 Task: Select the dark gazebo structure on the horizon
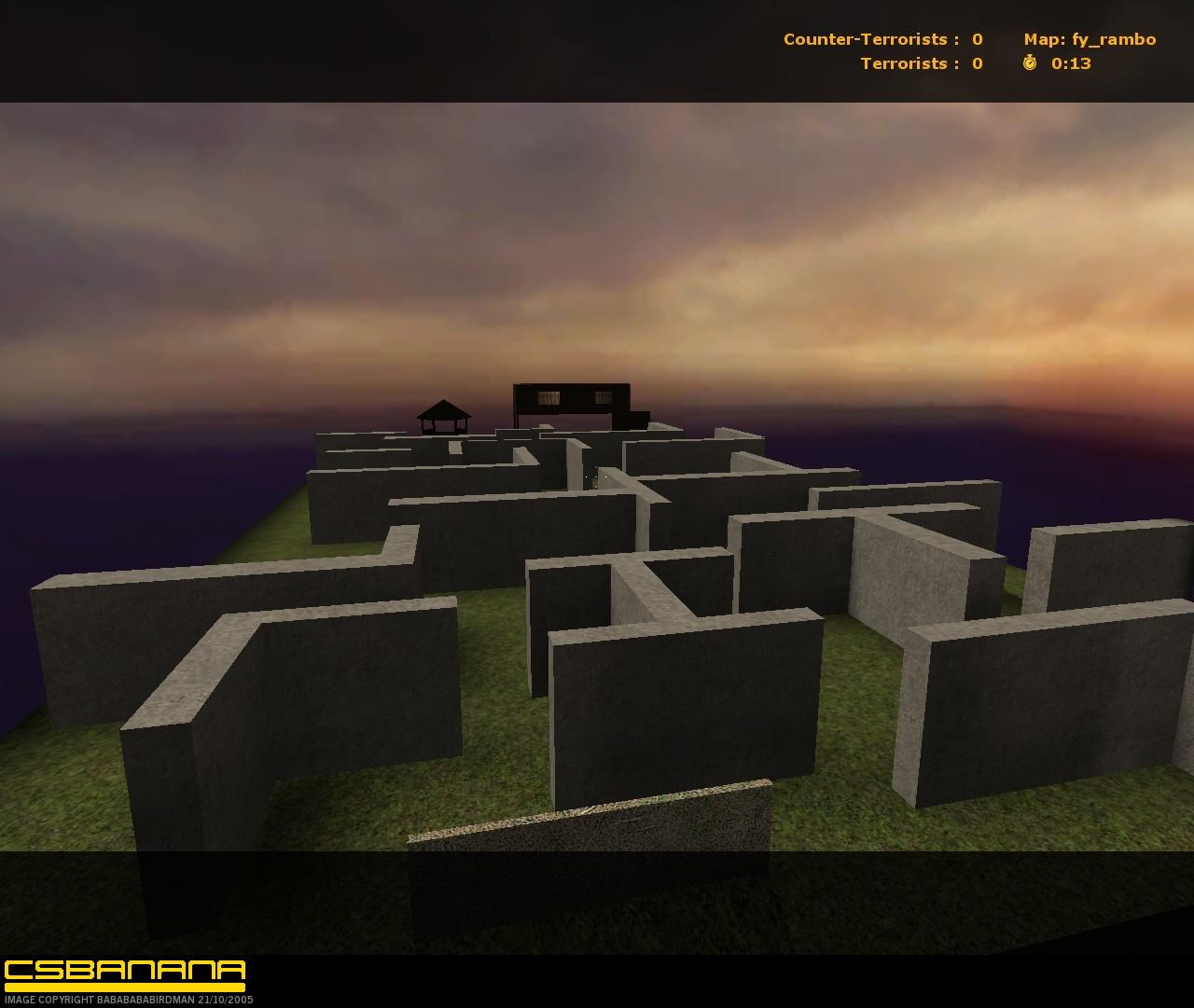pos(442,415)
